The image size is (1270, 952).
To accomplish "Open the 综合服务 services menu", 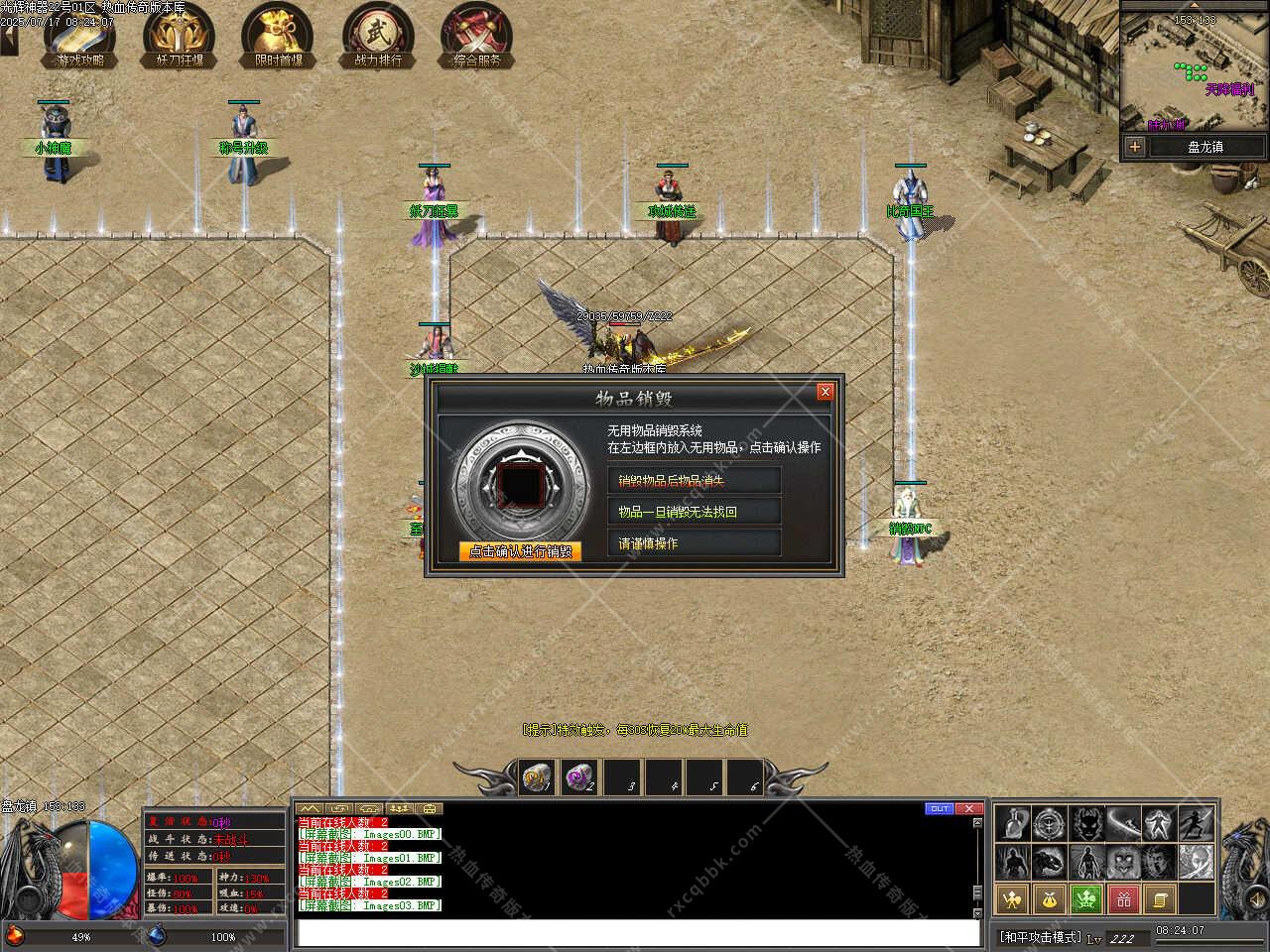I will click(476, 35).
